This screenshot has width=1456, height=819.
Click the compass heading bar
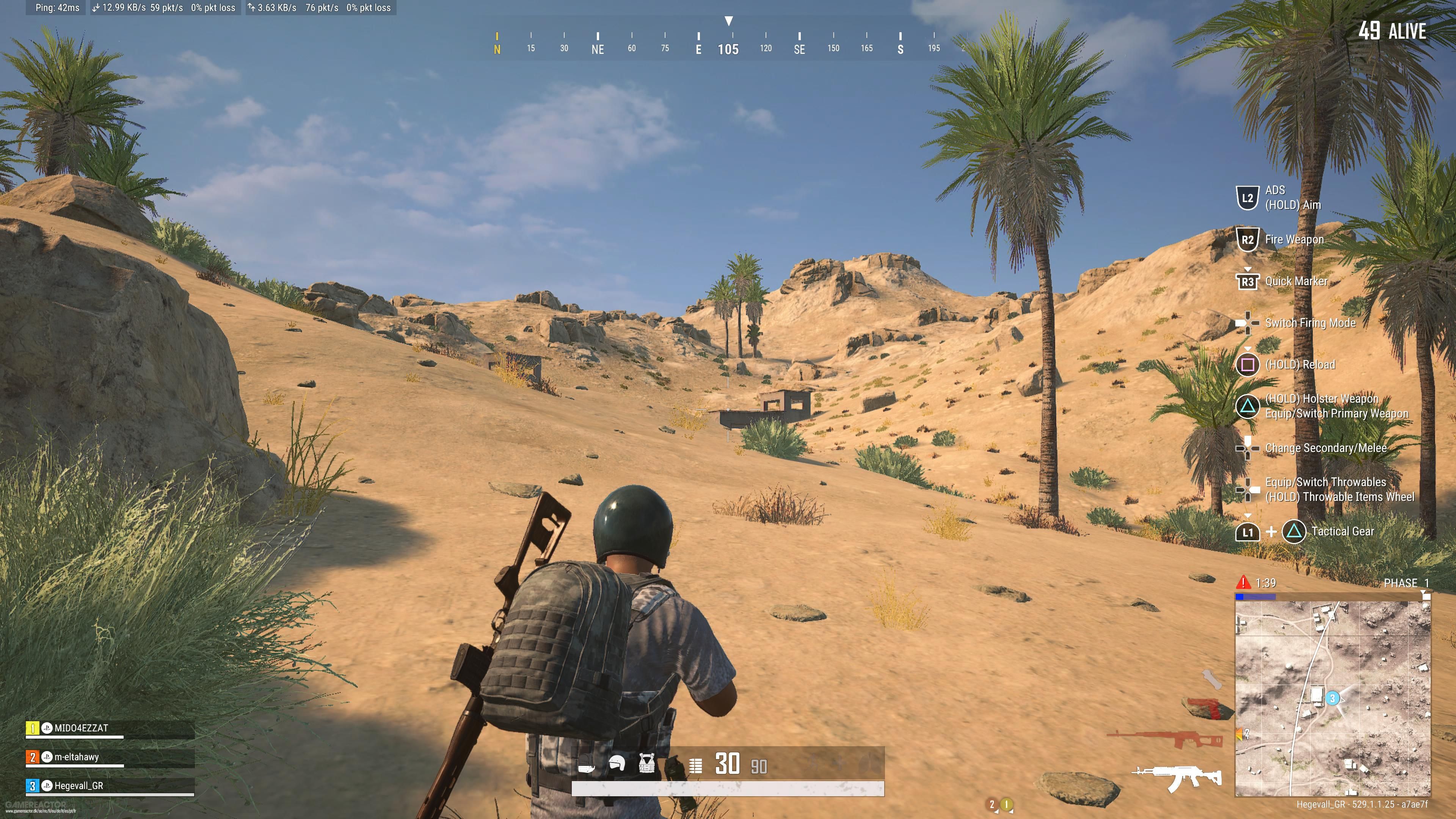728,43
